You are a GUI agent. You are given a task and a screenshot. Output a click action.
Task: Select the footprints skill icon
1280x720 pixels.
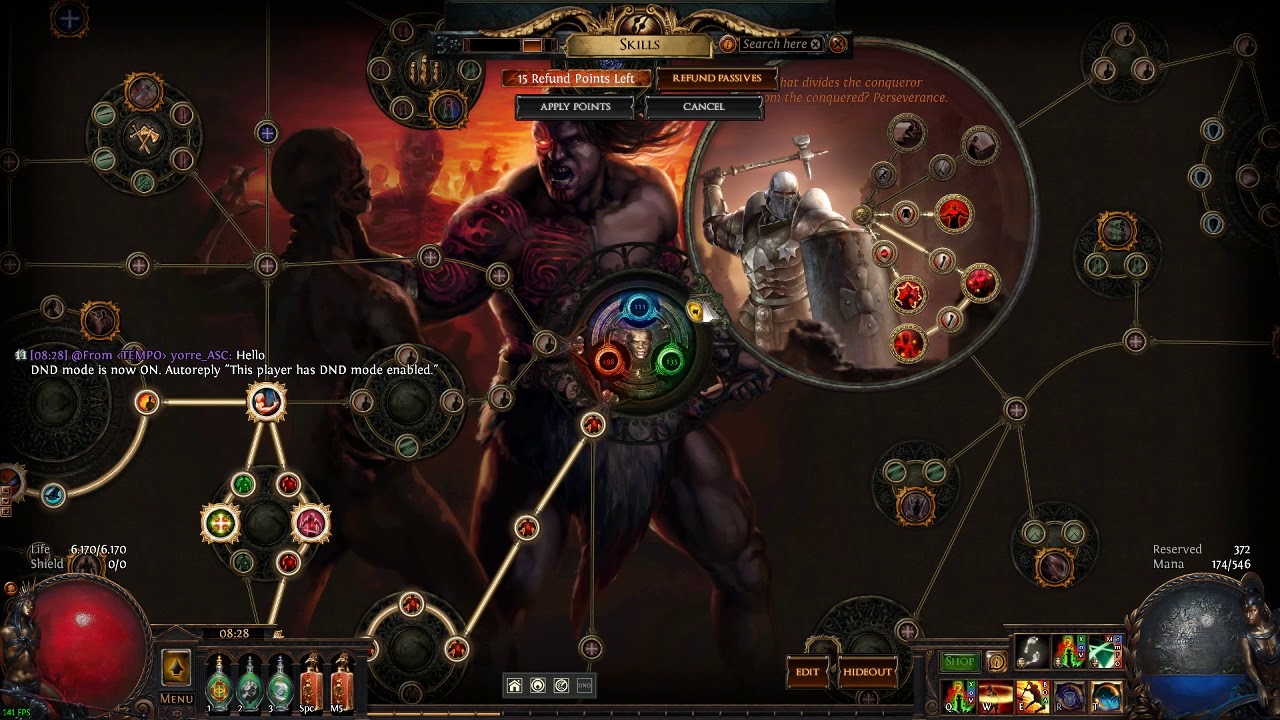coord(1031,651)
